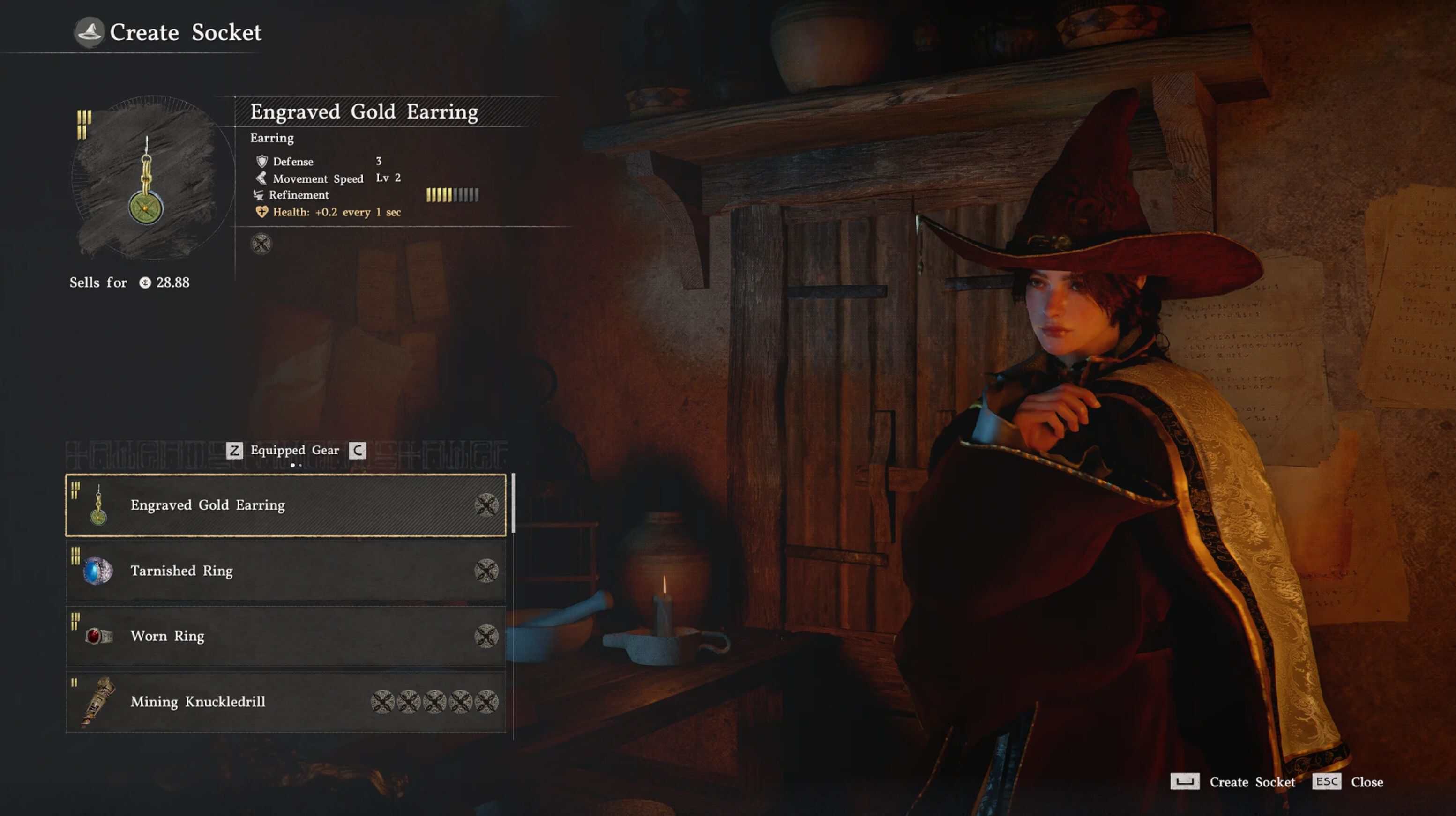Click the Movement Speed boot icon
1456x816 pixels.
[261, 178]
